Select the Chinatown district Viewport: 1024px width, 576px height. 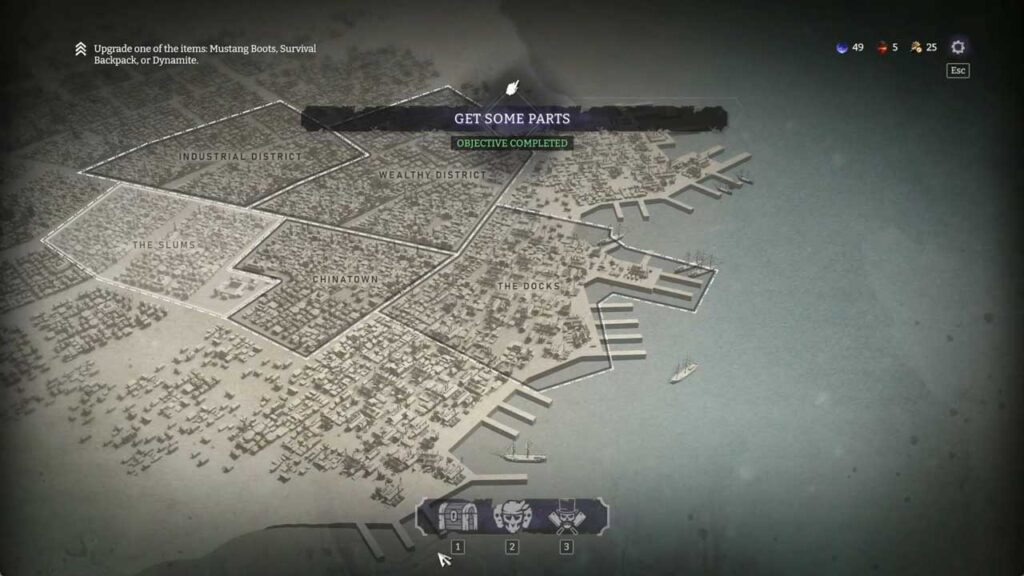click(x=346, y=279)
